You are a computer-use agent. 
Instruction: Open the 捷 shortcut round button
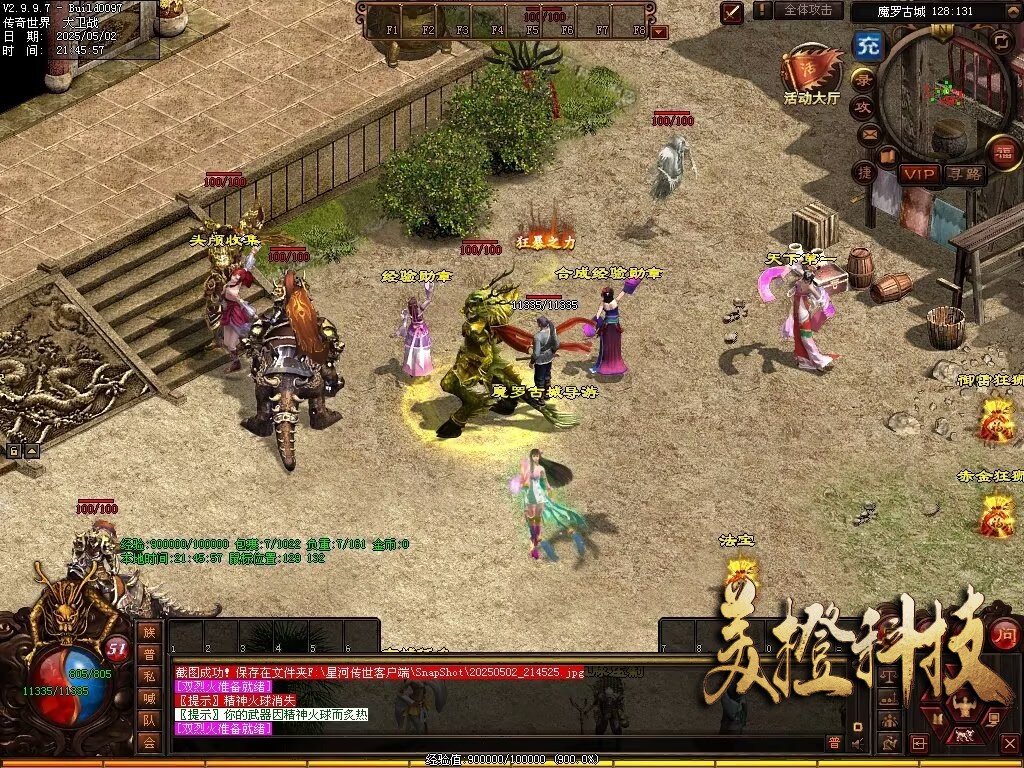pyautogui.click(x=864, y=172)
